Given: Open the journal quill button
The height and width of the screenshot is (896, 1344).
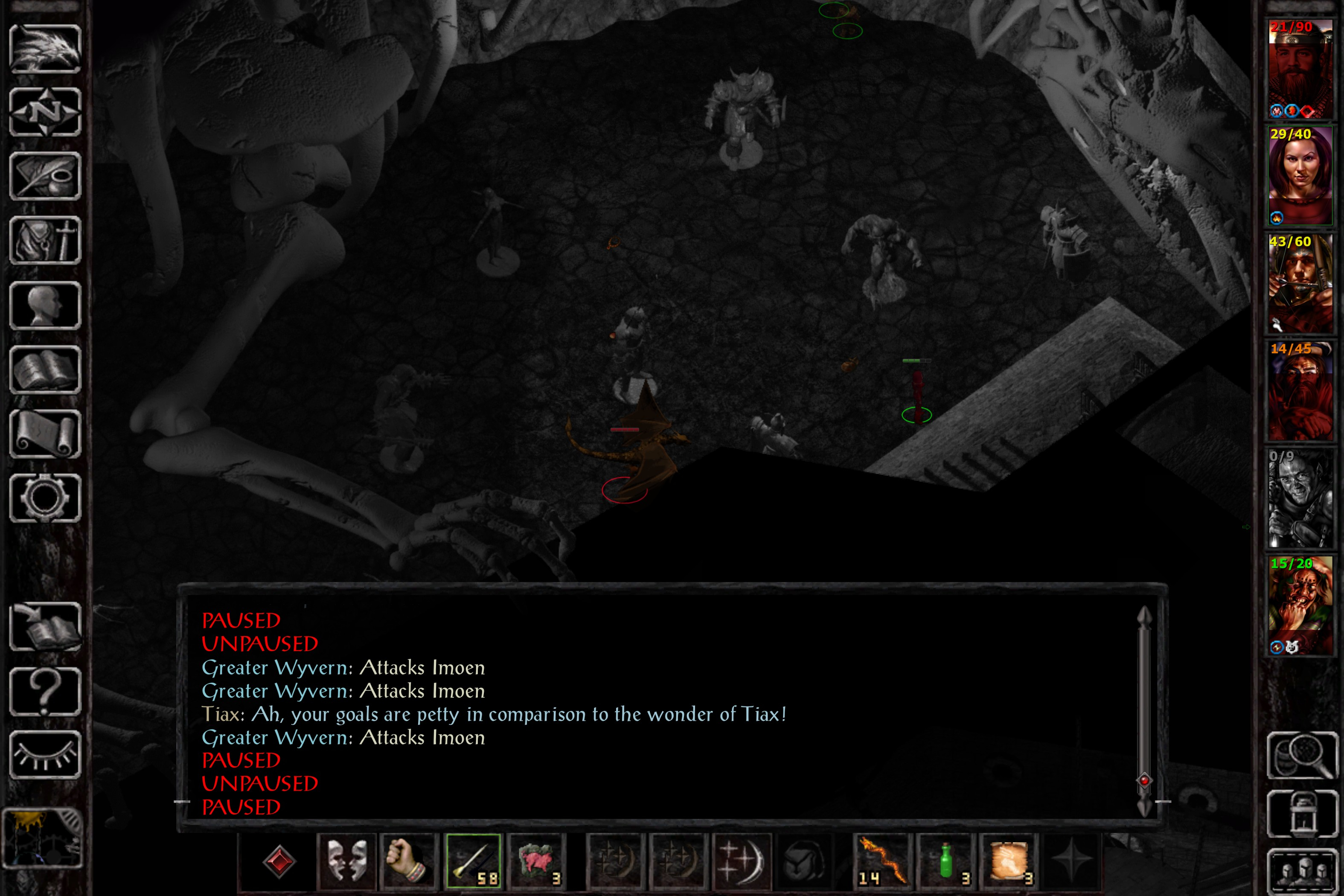Looking at the screenshot, I should pyautogui.click(x=45, y=176).
